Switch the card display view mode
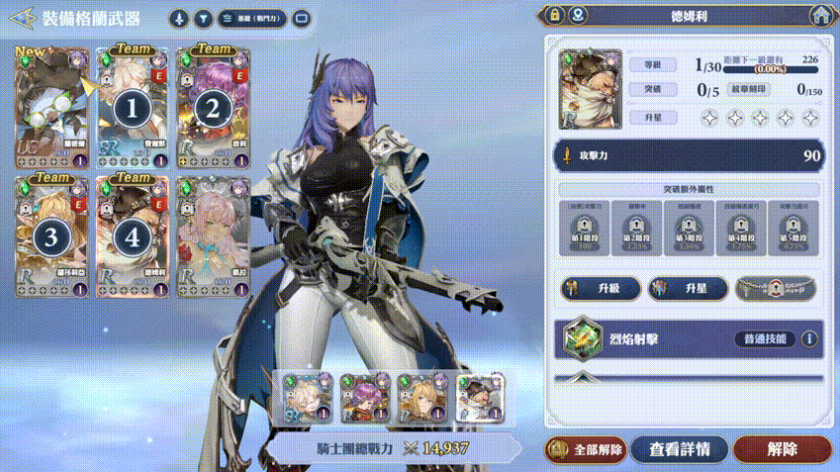Viewport: 840px width, 472px height. (300, 19)
